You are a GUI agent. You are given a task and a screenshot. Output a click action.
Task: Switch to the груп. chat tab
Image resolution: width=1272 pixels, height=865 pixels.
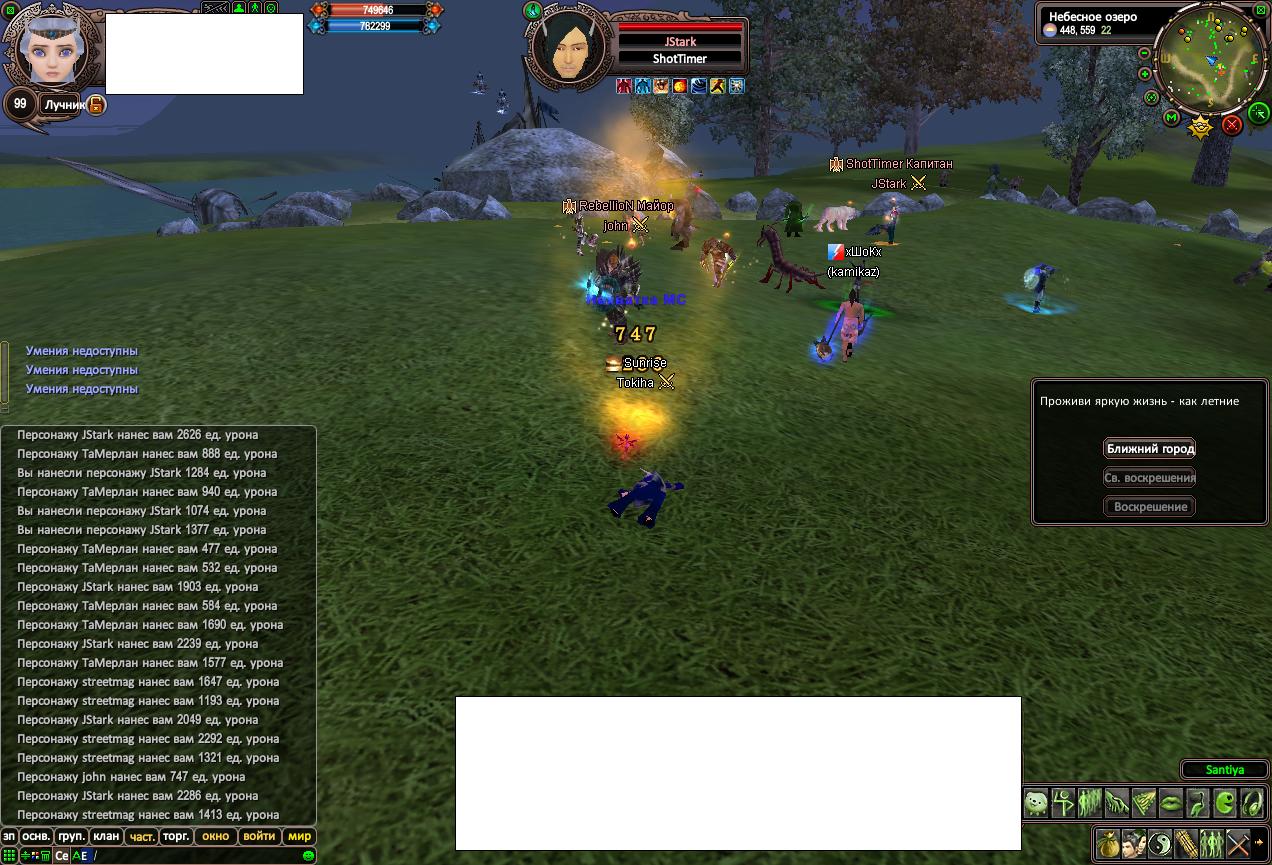(x=72, y=837)
